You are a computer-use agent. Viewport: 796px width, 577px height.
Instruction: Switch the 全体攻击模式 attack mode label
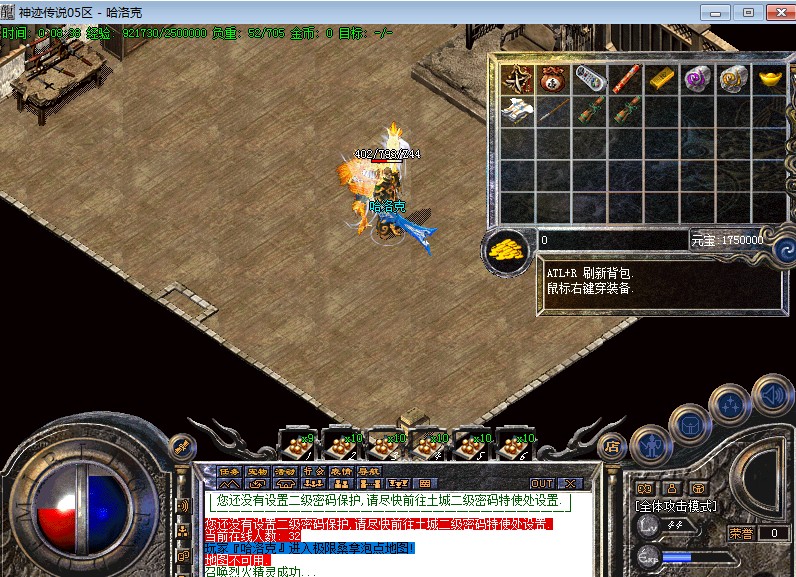pos(675,506)
